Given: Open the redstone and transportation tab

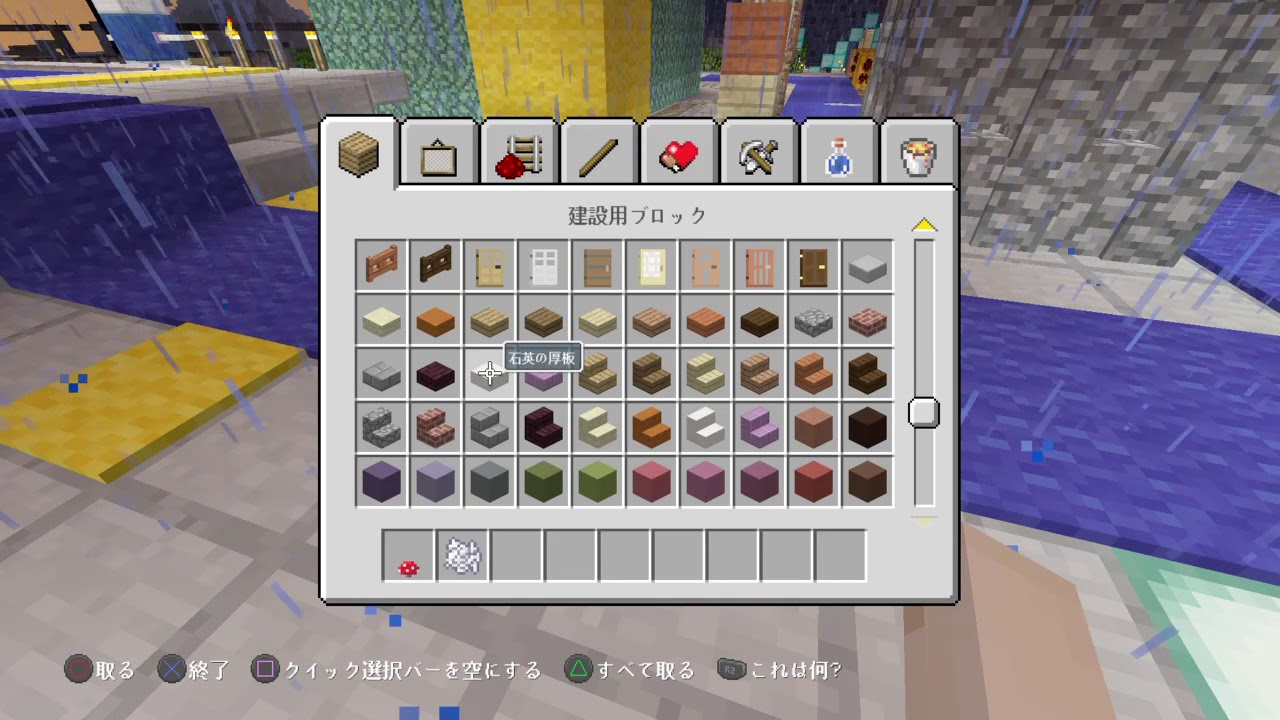Looking at the screenshot, I should (x=518, y=152).
